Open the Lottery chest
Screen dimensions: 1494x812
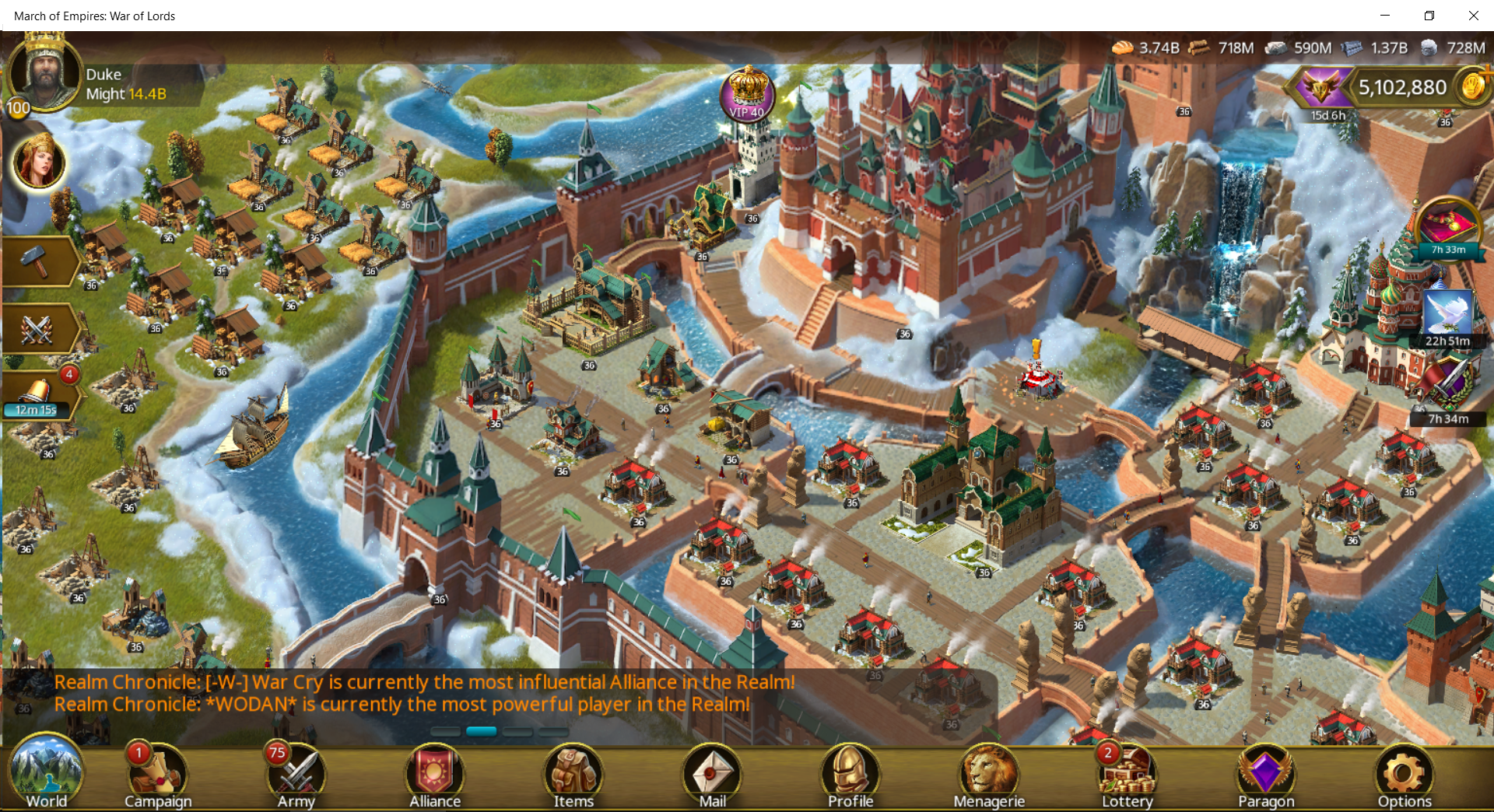coord(1128,776)
